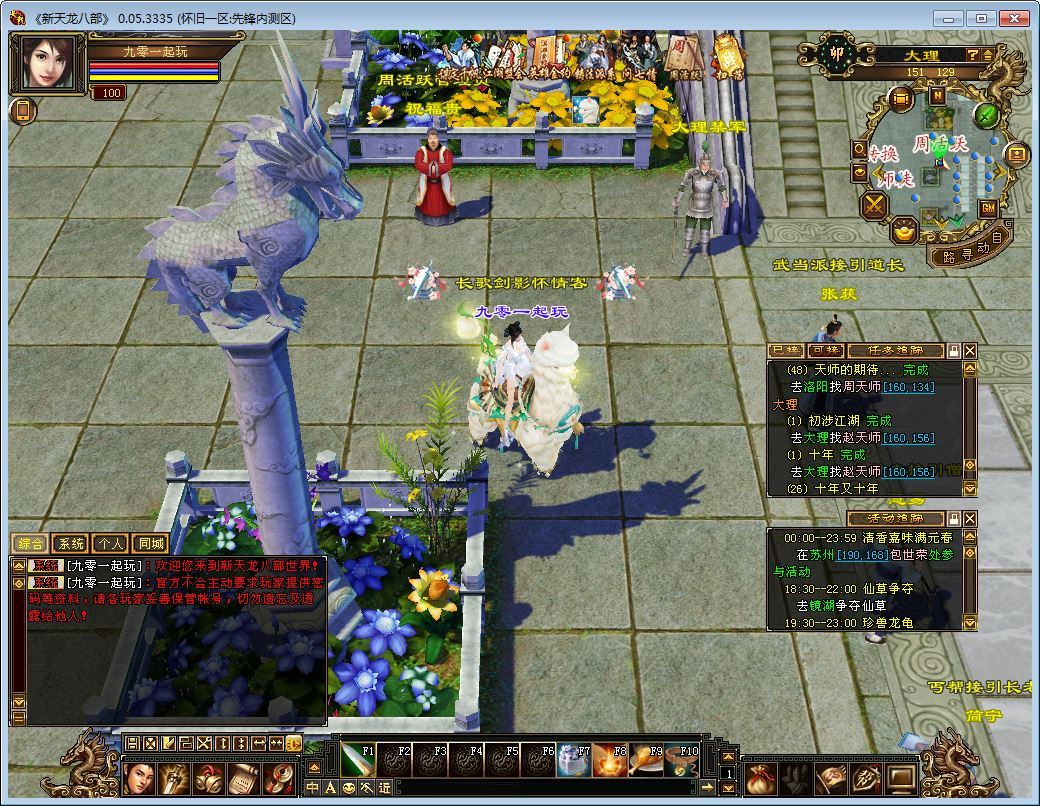Open the gold ingot shop icon
The height and width of the screenshot is (806, 1040).
(904, 231)
